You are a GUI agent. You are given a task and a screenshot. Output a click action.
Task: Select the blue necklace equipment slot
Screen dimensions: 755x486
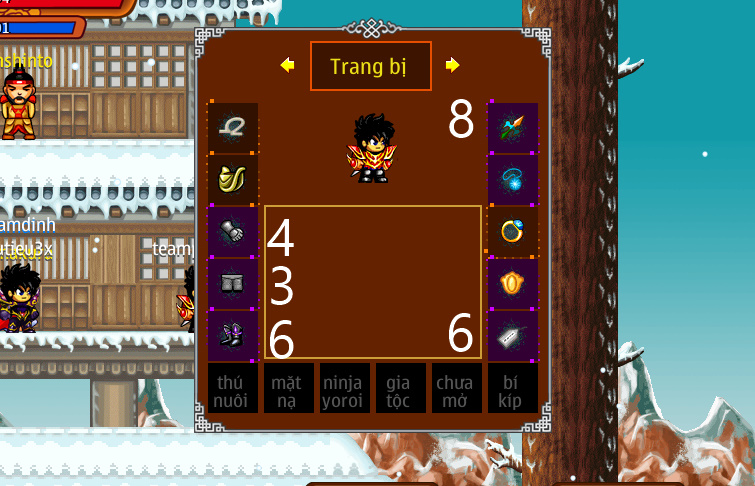tap(513, 180)
